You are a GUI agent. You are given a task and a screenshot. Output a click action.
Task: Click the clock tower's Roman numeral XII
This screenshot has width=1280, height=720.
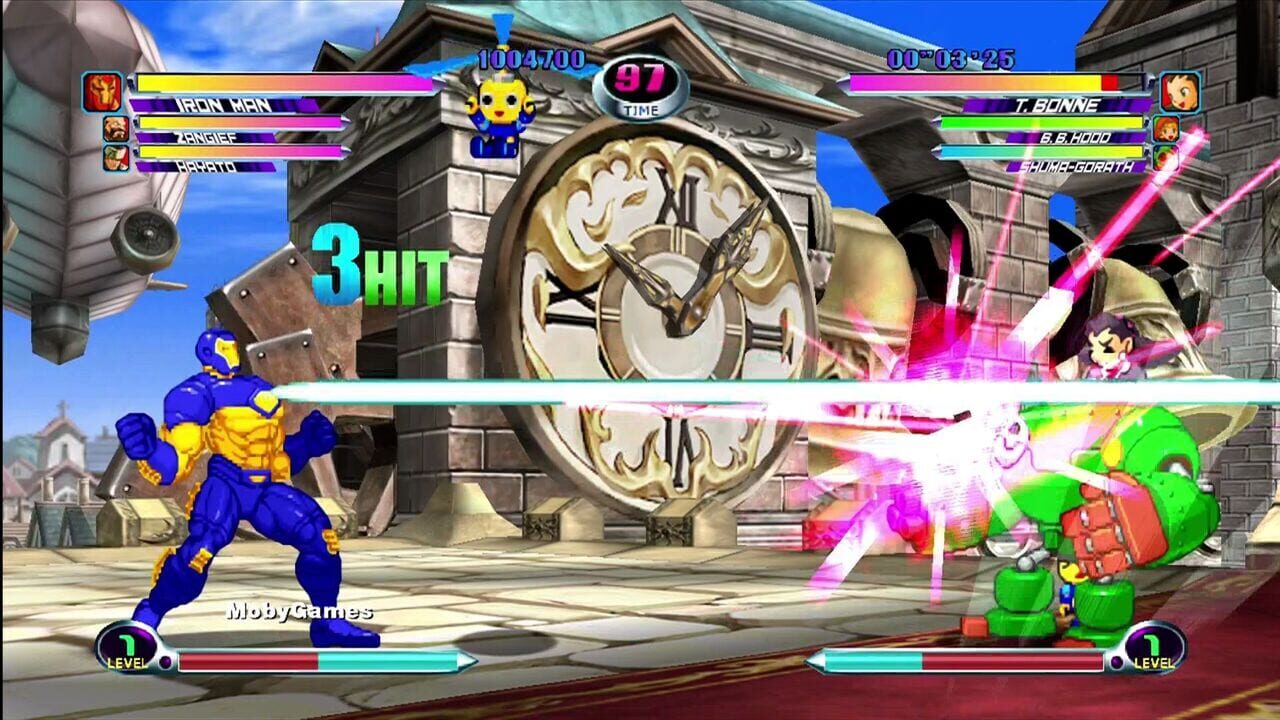tap(679, 199)
